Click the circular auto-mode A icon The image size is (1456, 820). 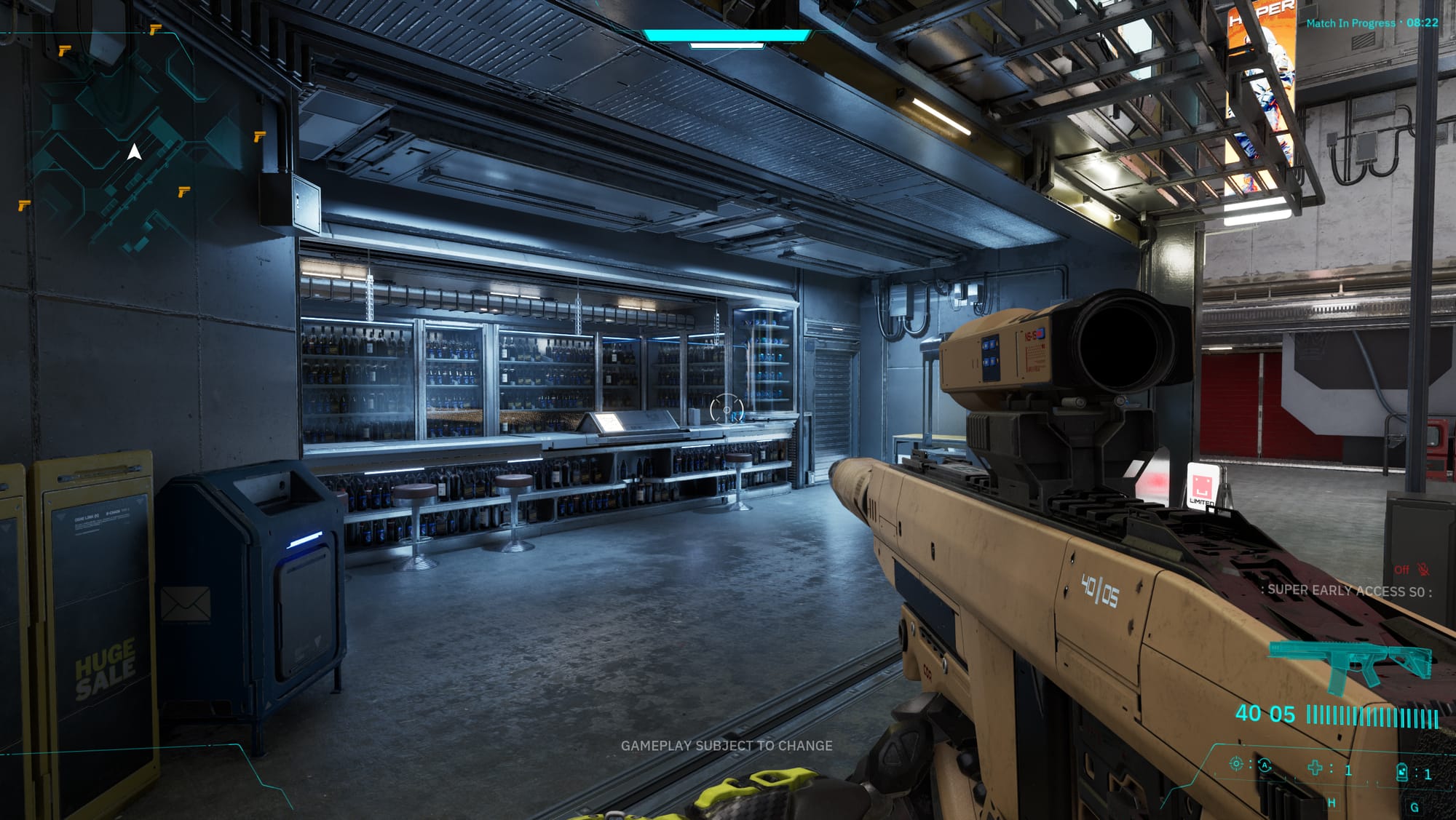click(1265, 765)
